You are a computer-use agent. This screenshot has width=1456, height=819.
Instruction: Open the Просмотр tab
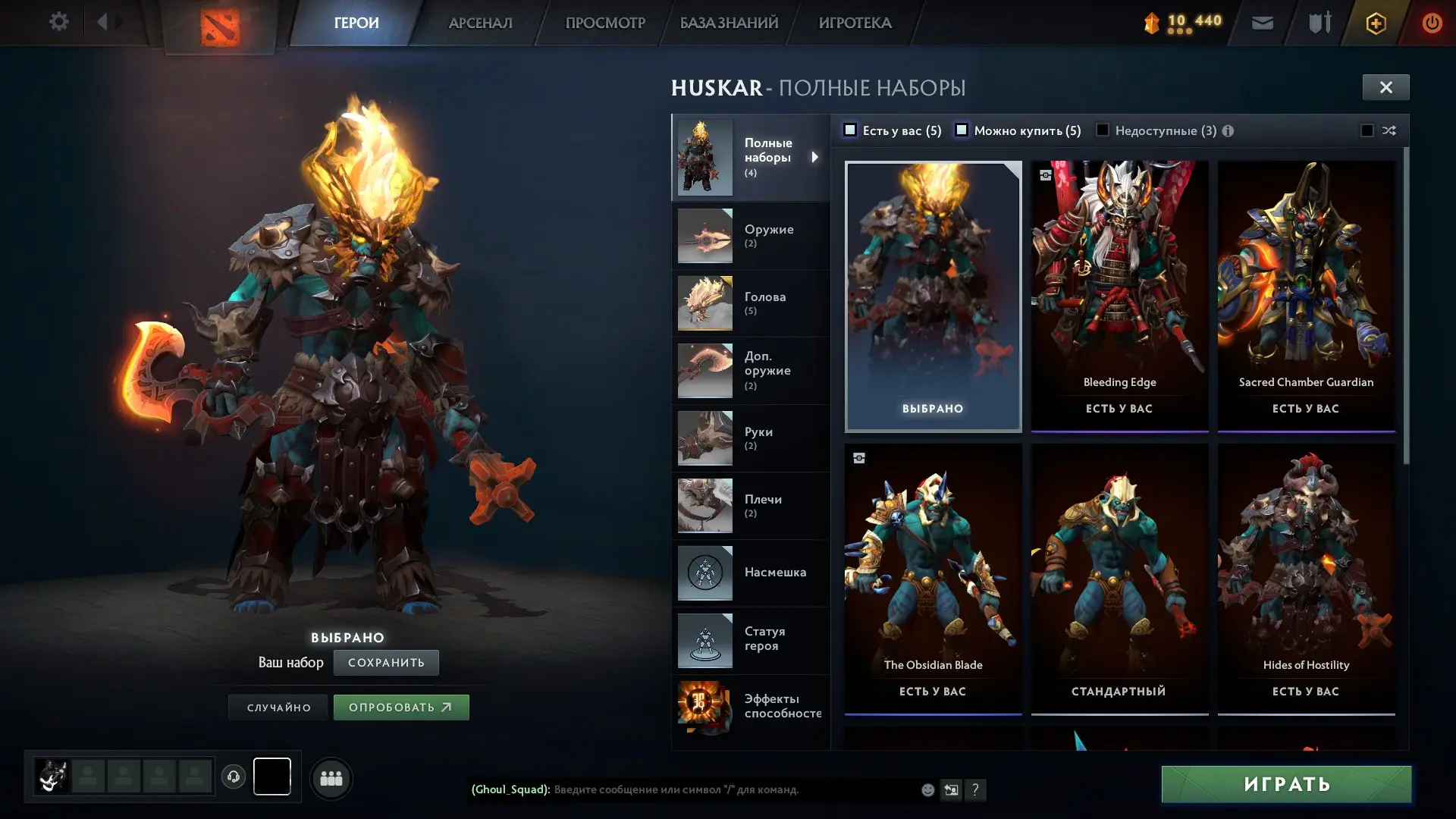pos(604,23)
